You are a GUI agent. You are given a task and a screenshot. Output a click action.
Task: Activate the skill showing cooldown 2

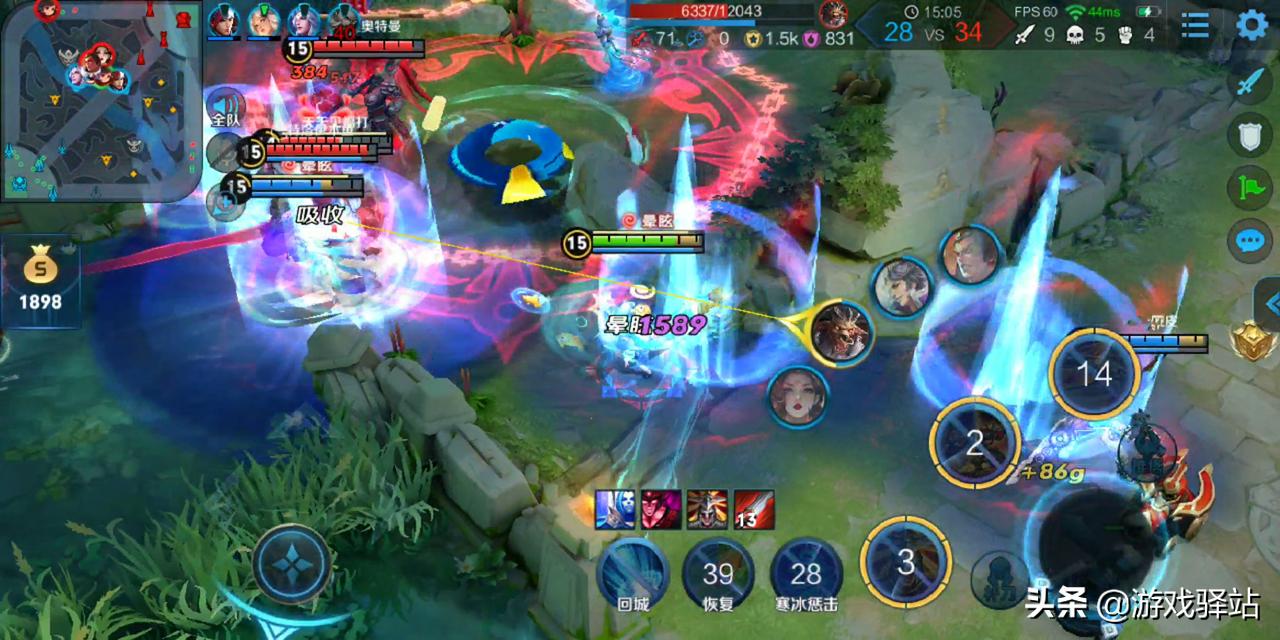point(975,442)
